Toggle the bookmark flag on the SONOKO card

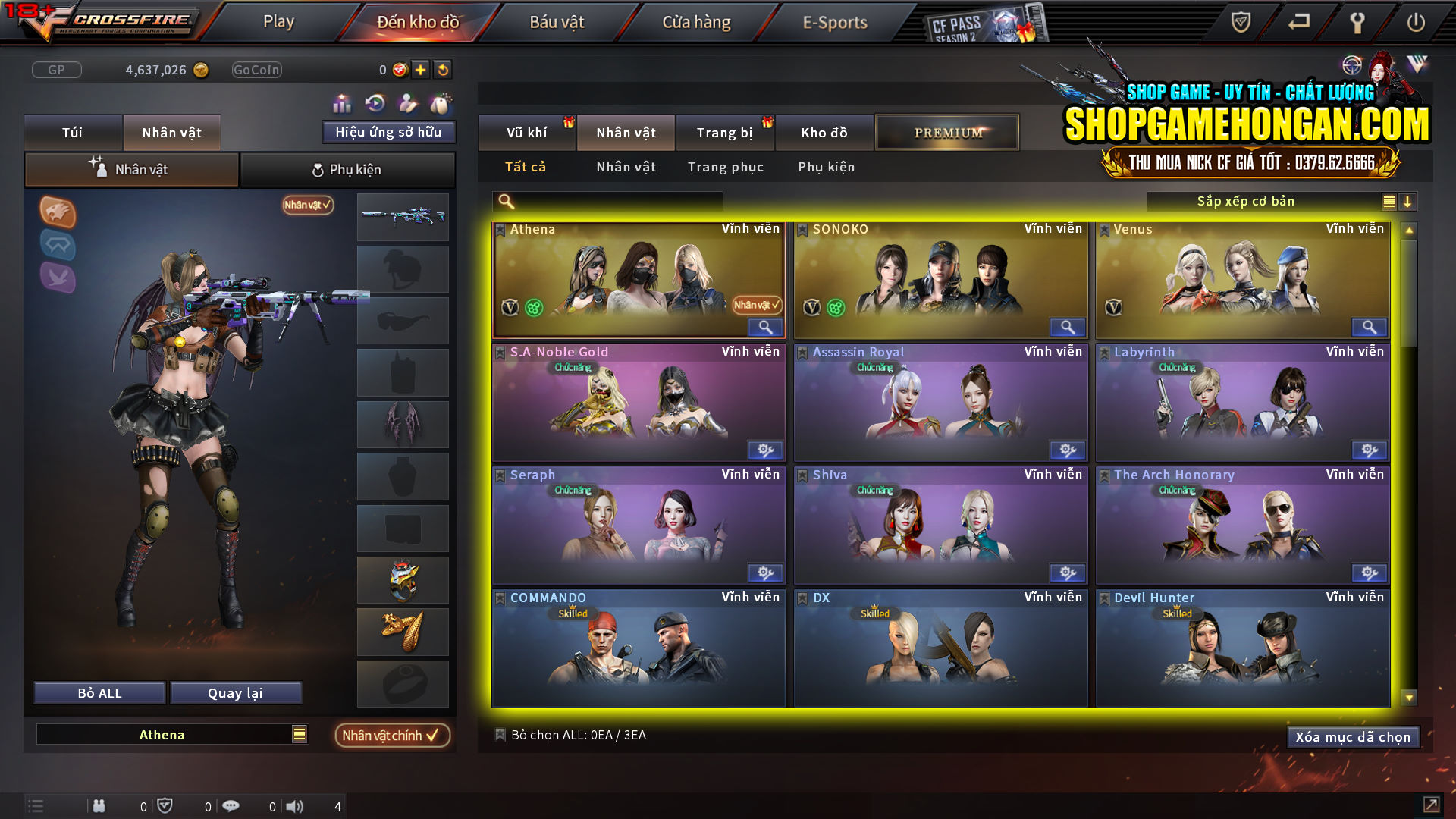click(x=802, y=229)
